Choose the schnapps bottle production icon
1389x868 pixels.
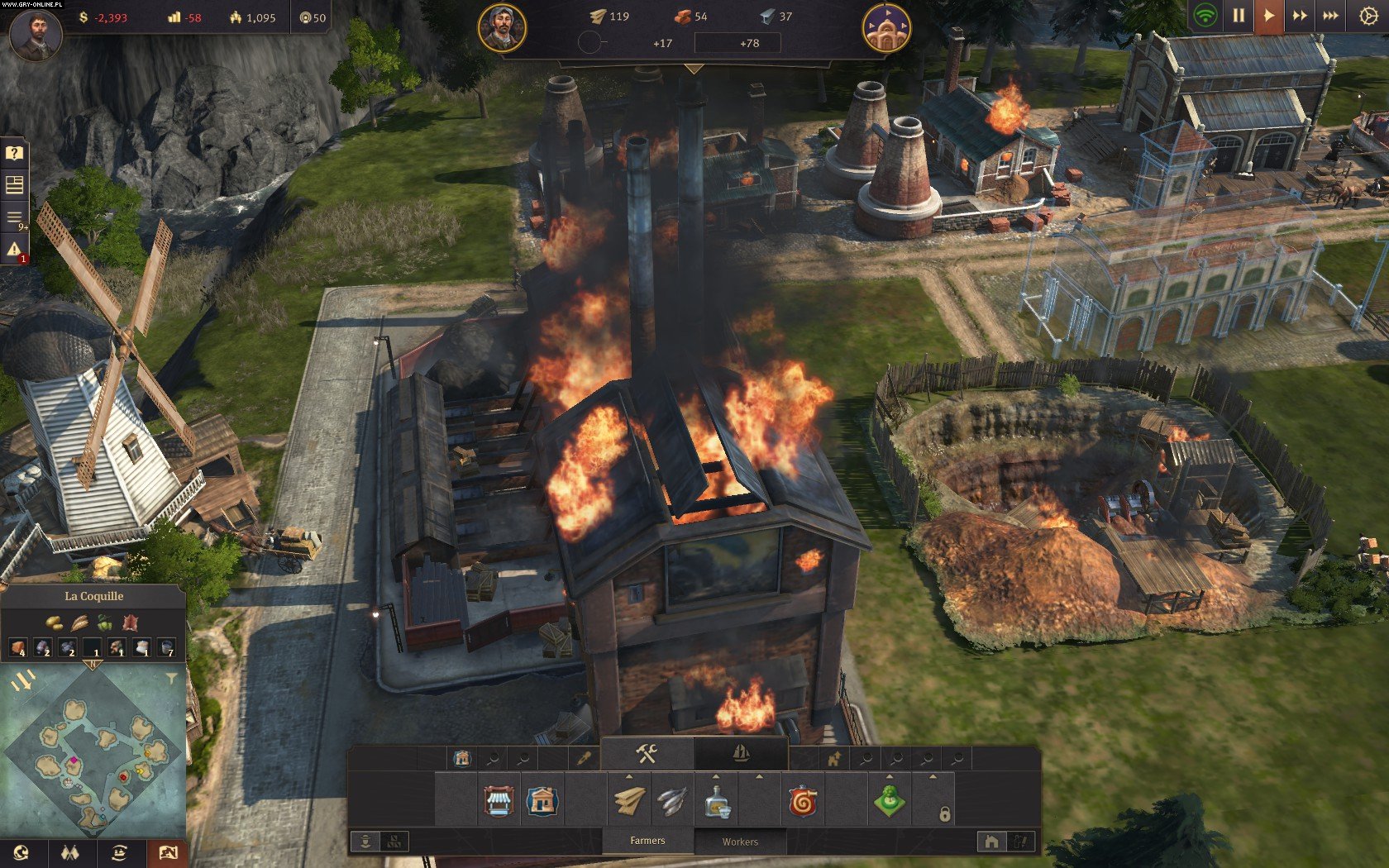717,800
